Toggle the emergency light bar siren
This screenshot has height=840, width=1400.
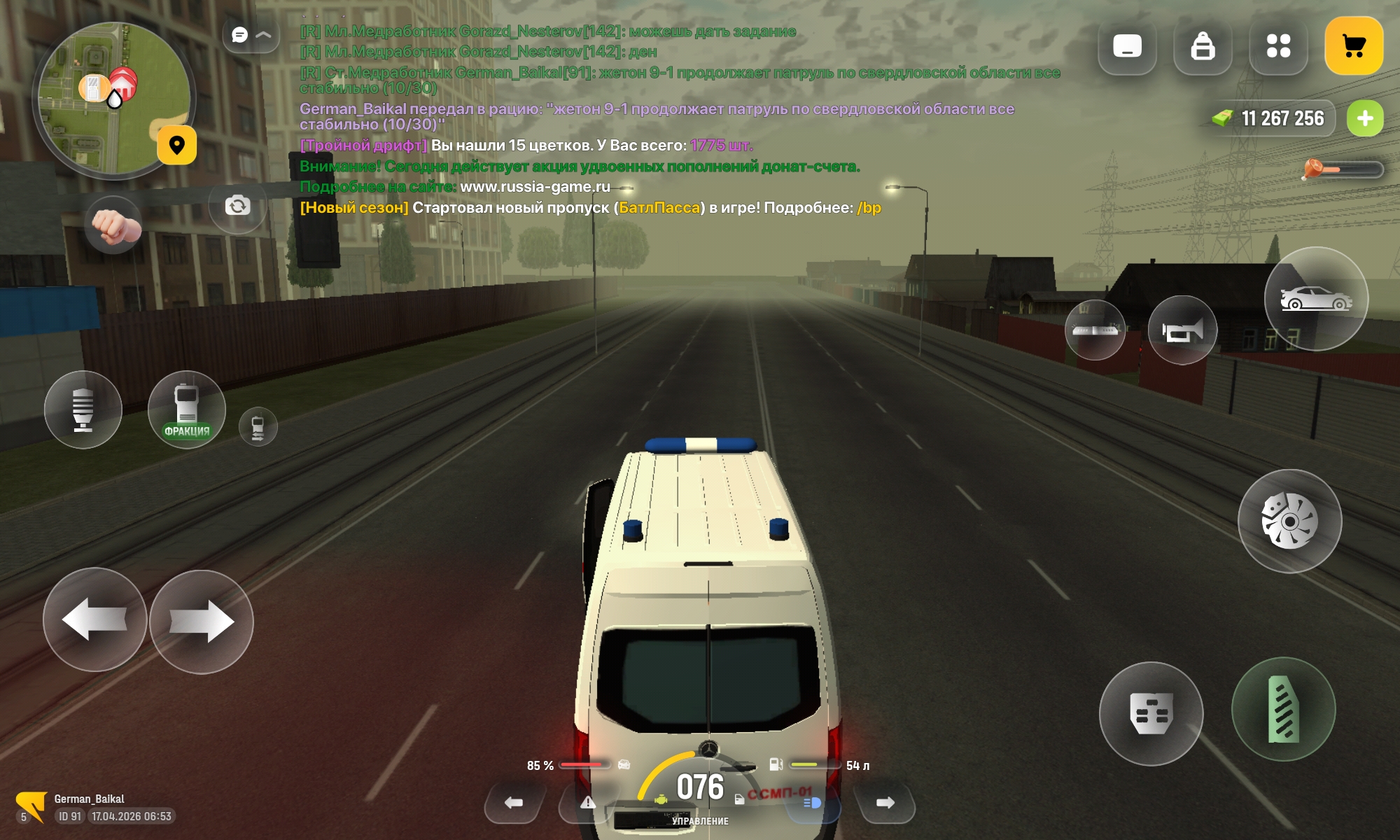point(1095,330)
